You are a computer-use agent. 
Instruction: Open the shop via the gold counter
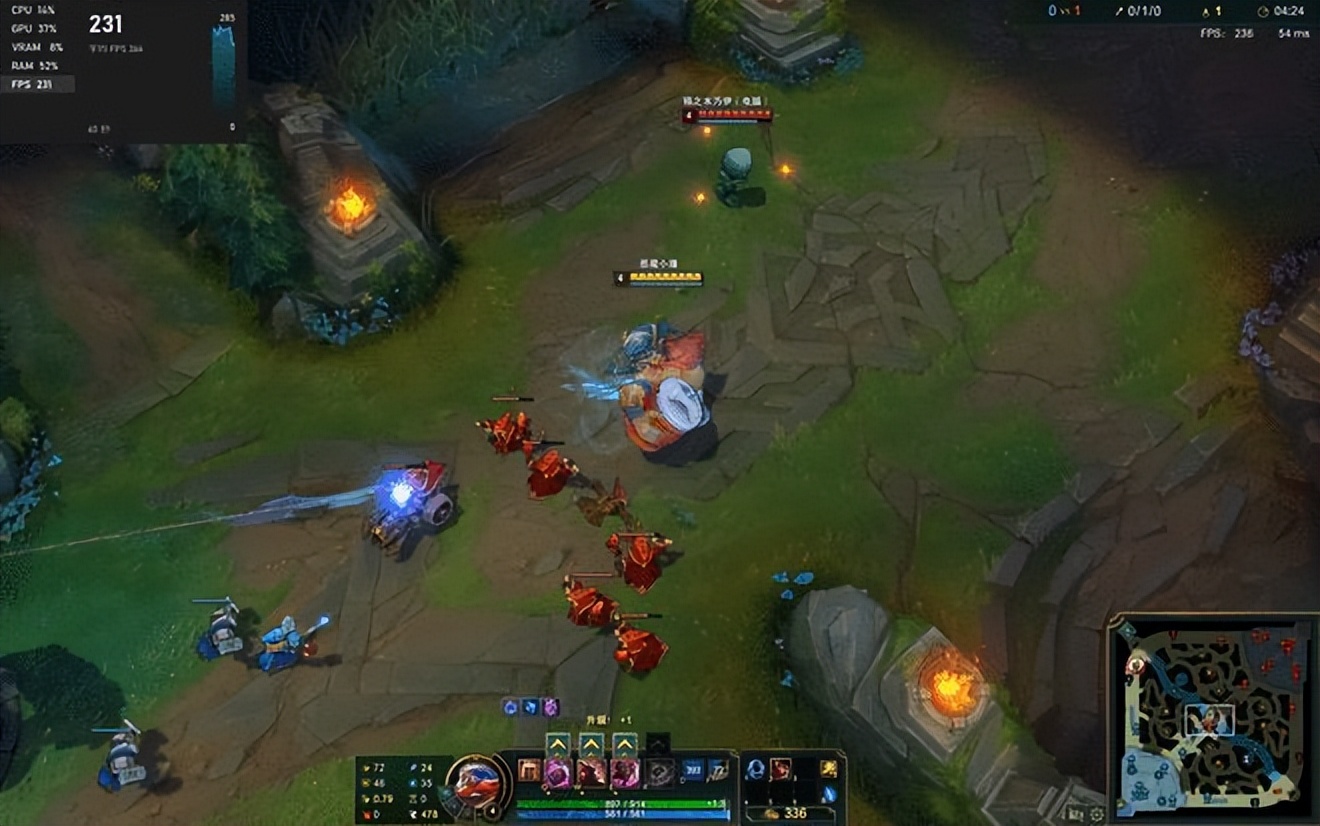[791, 813]
